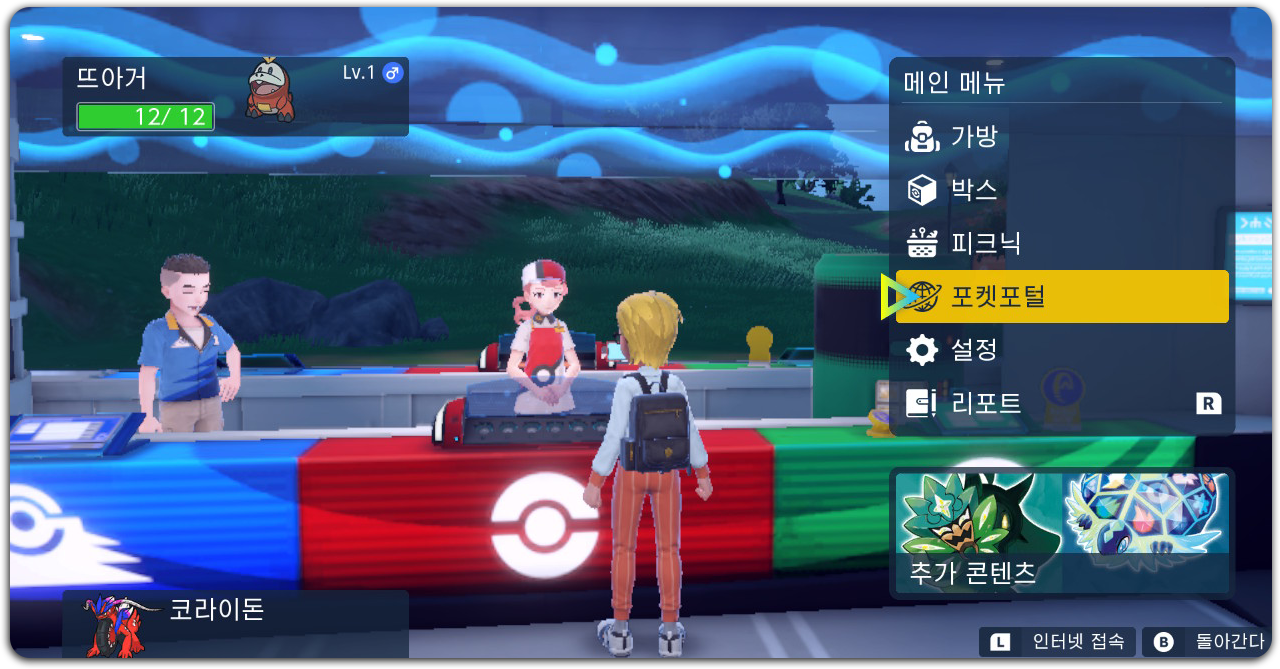Open the highlighted 포켓포털 menu entry
Screen dimensions: 1280x669
coord(1062,296)
